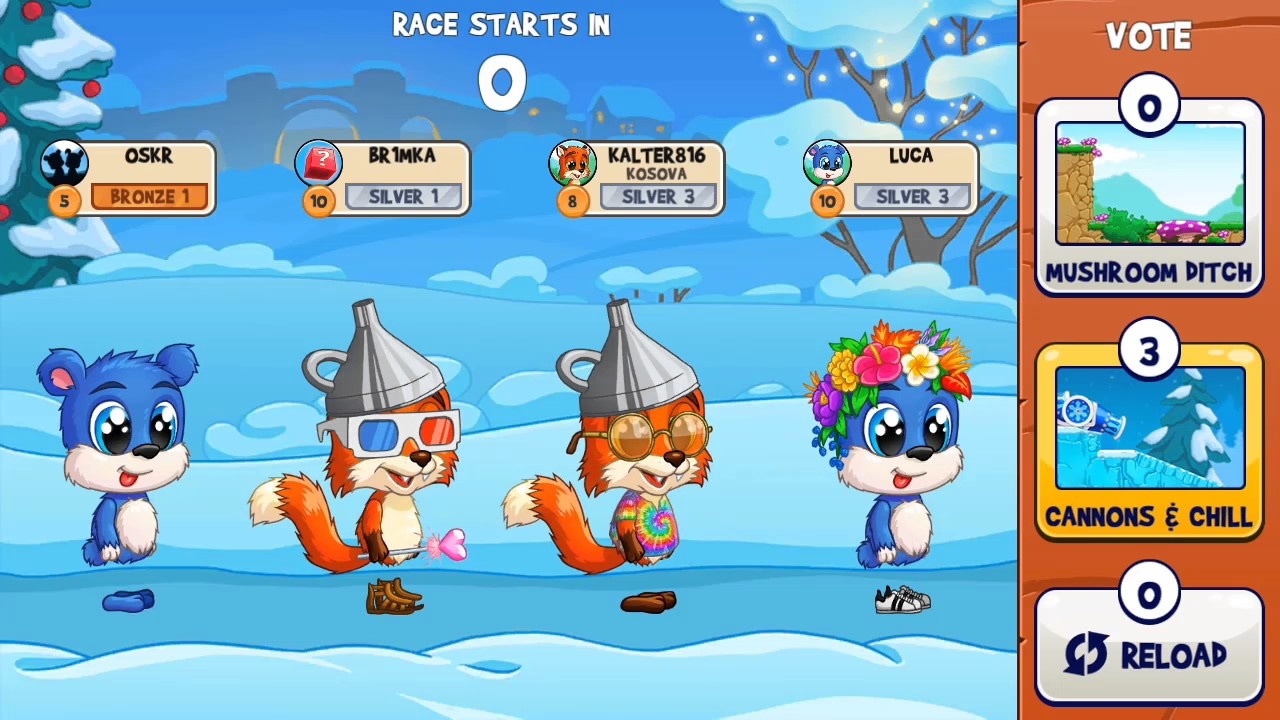This screenshot has width=1280, height=720.
Task: Click KALTER816's level 8 badge
Action: point(572,201)
